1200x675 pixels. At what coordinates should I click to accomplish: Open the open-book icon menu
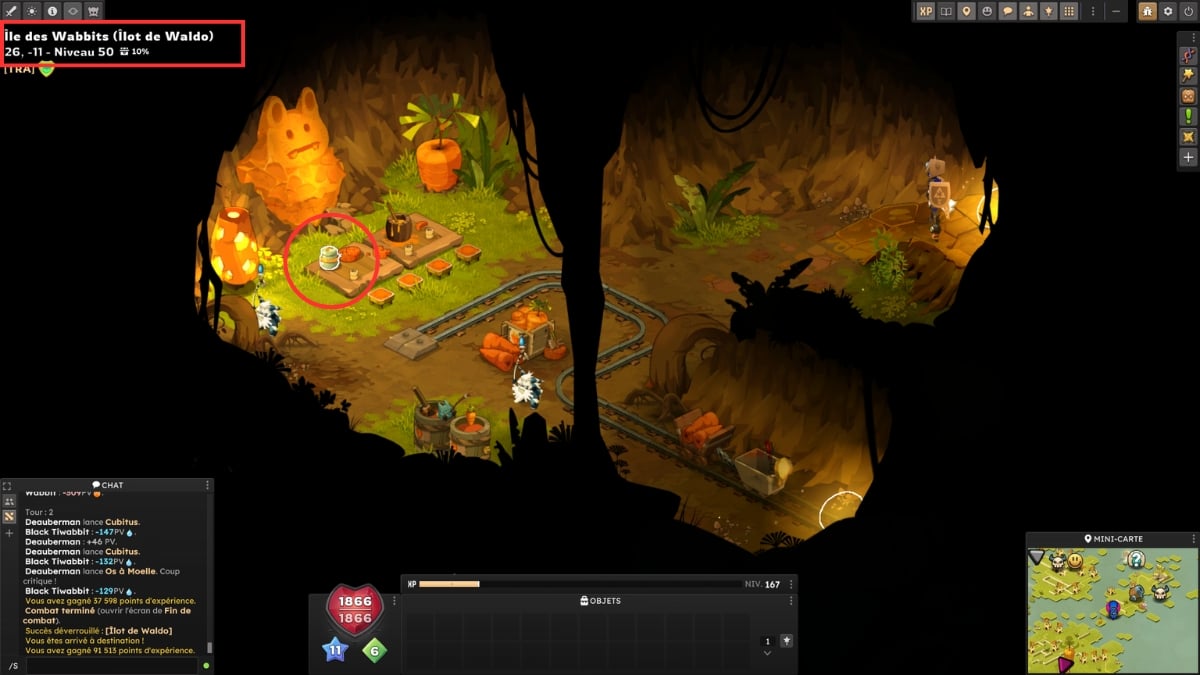(x=946, y=11)
